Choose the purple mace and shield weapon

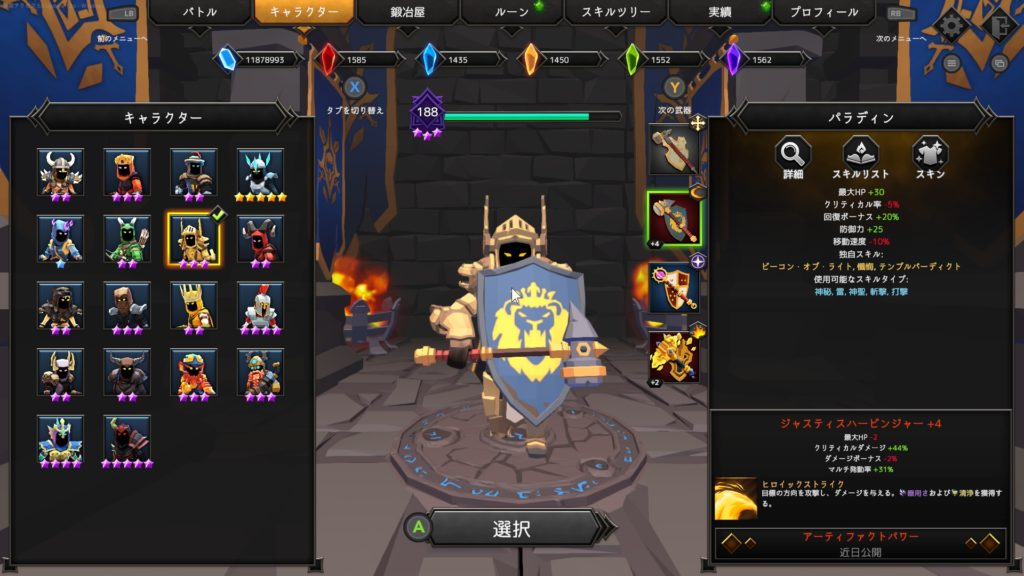click(672, 287)
